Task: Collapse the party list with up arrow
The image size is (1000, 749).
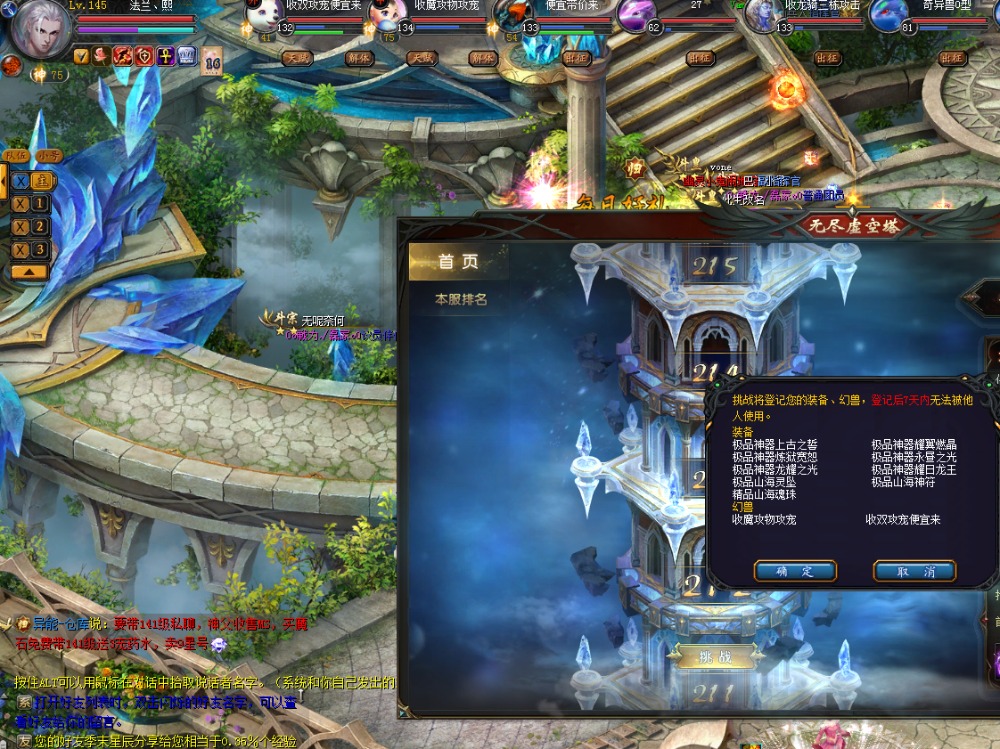Action: tap(30, 271)
